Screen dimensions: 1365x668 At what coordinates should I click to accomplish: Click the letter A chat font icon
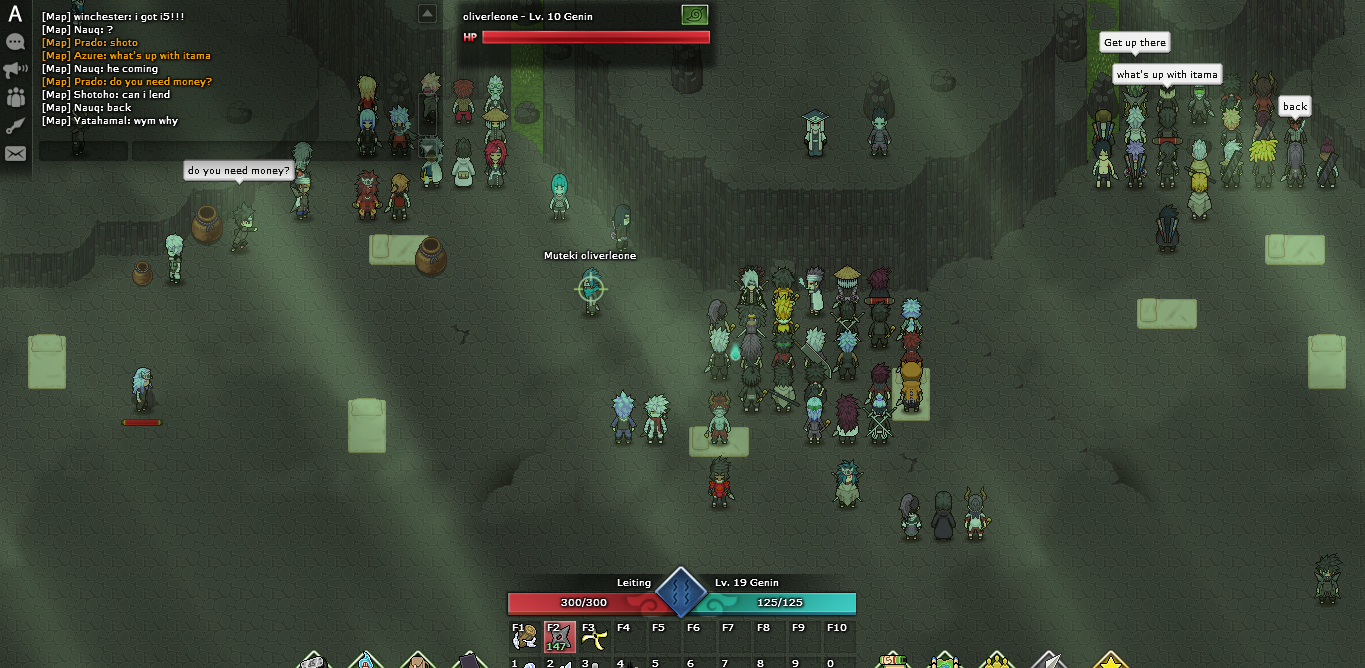click(x=15, y=15)
